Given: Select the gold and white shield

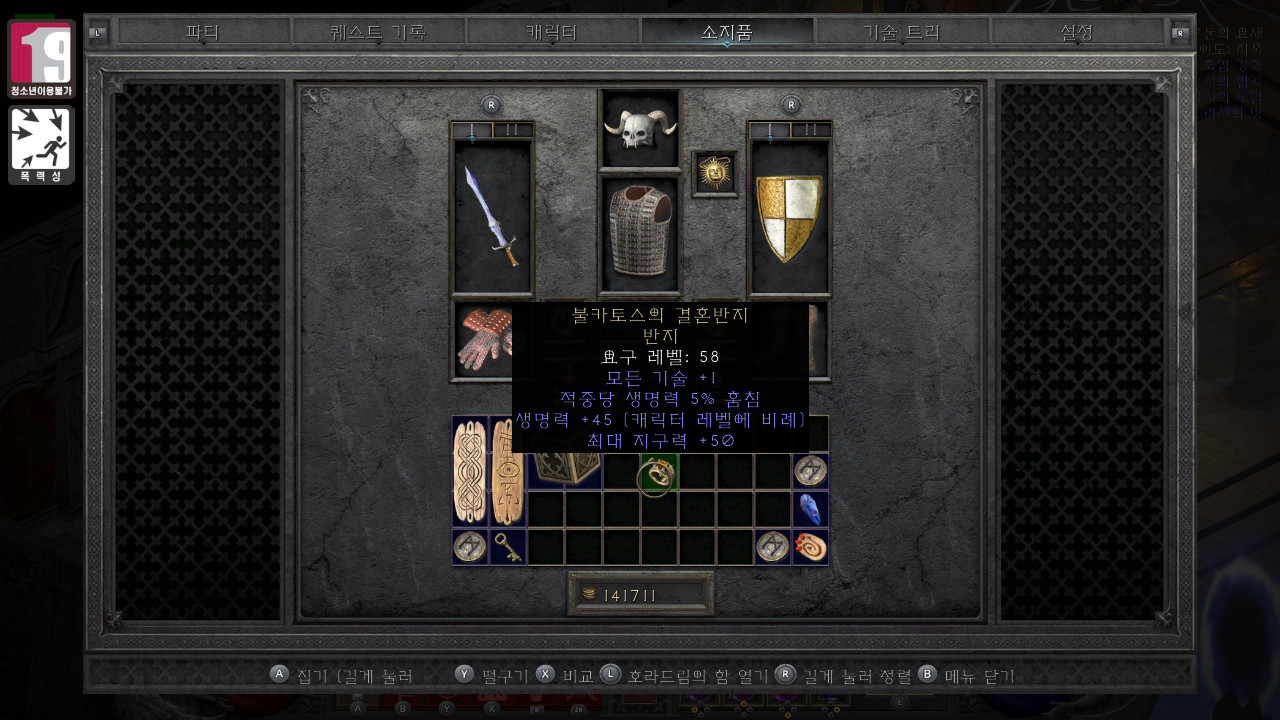Looking at the screenshot, I should click(x=790, y=216).
